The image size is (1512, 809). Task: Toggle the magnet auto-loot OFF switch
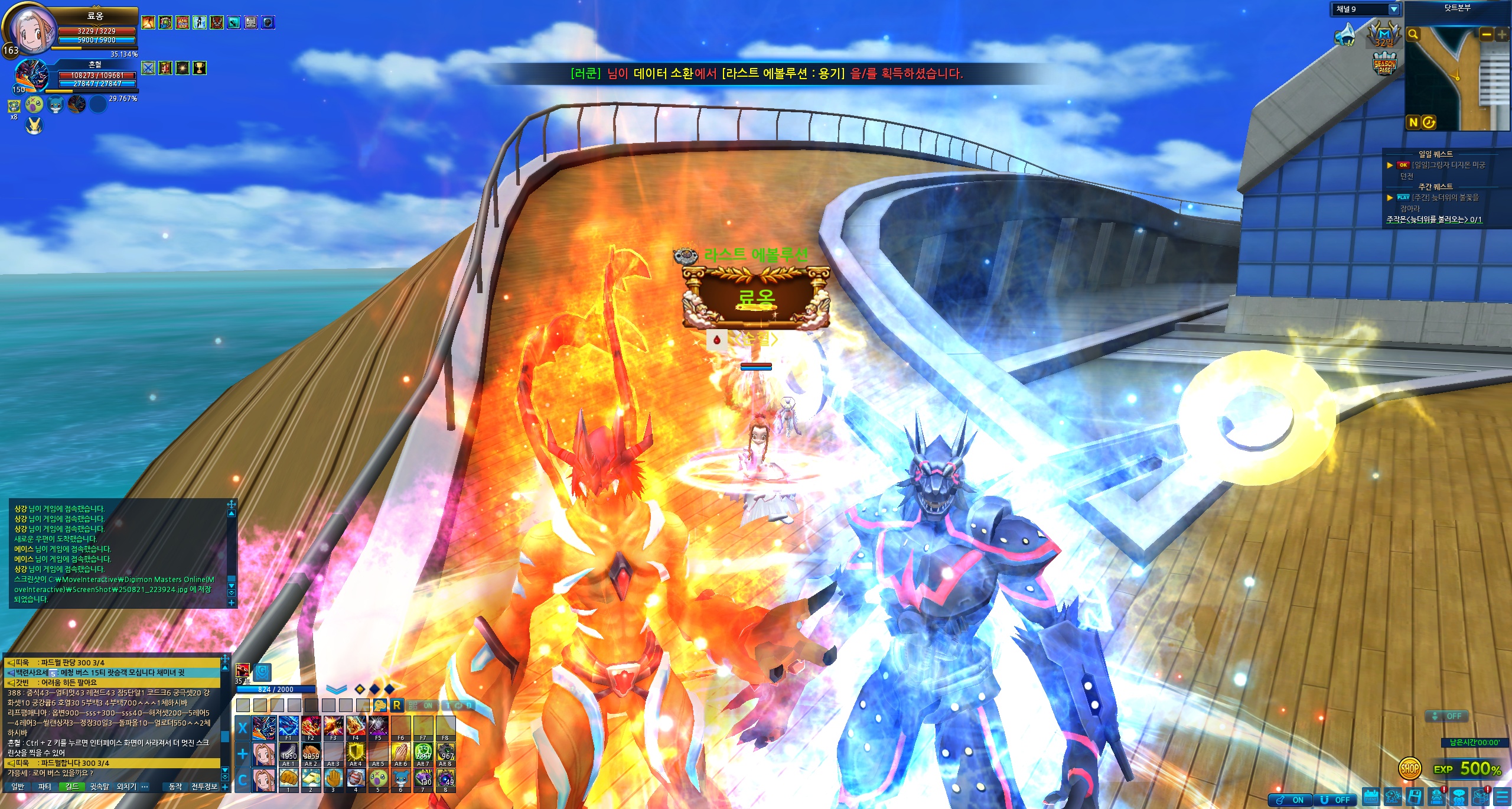coord(1337,800)
